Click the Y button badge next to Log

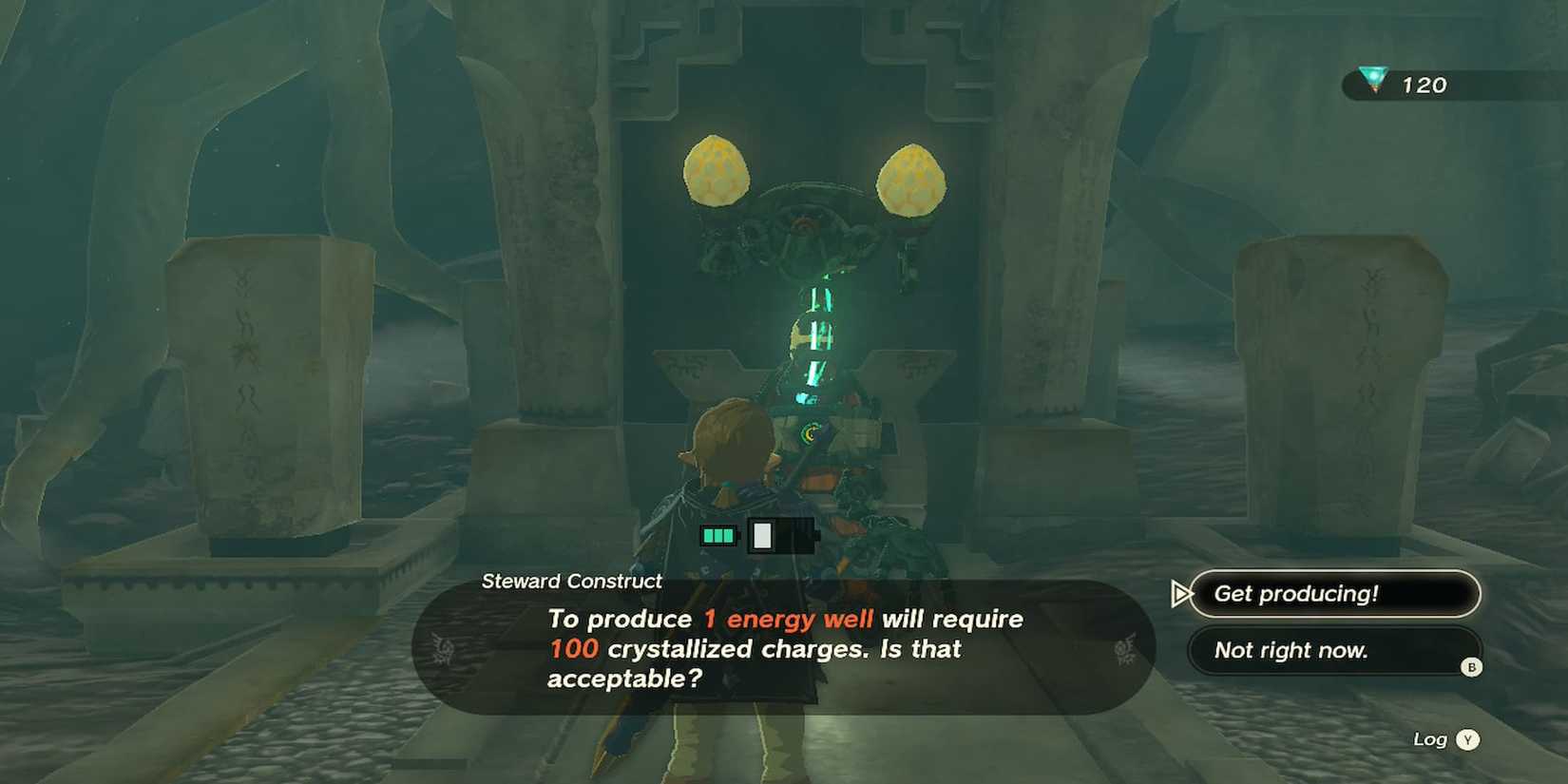pos(1466,738)
